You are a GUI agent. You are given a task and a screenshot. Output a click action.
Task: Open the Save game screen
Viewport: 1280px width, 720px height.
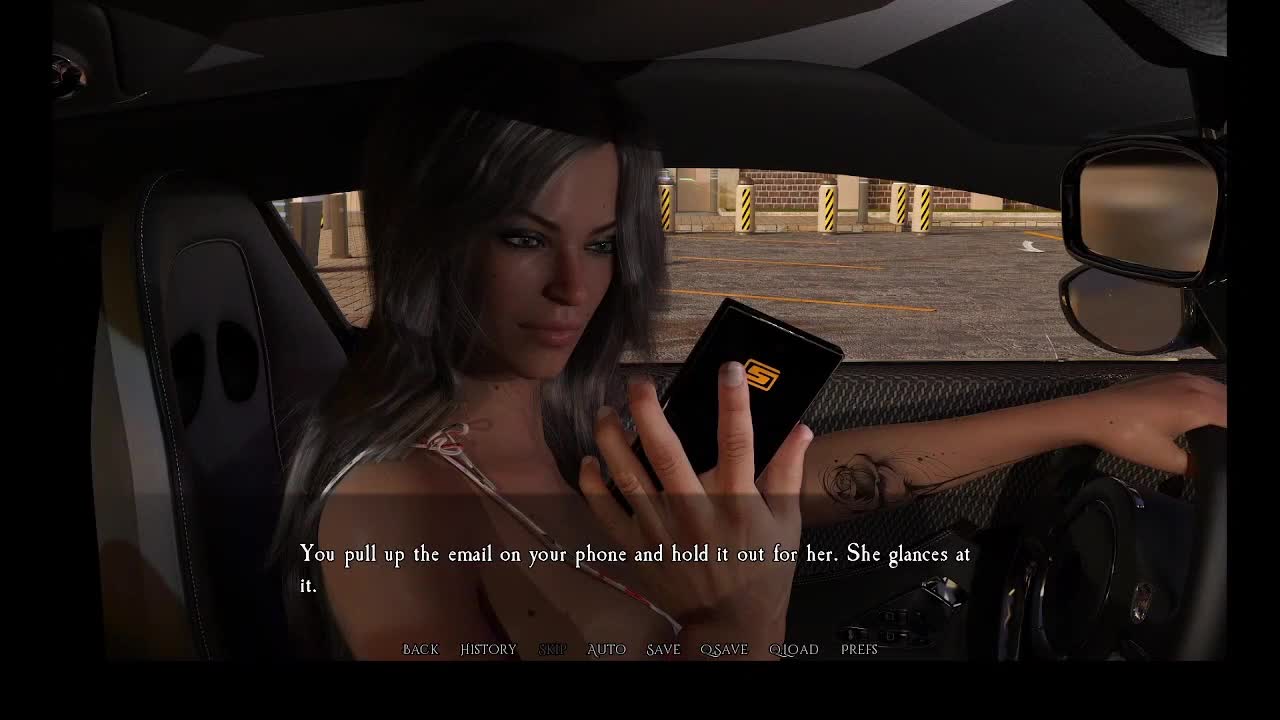[663, 650]
